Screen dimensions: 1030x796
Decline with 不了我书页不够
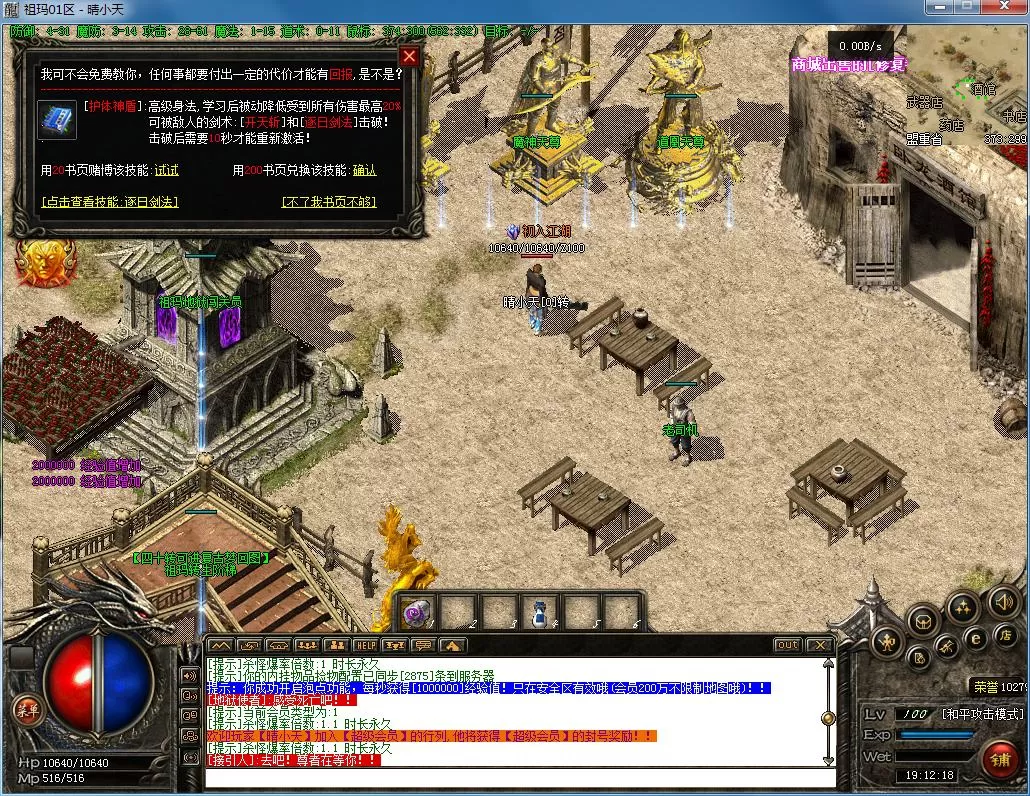tap(329, 202)
